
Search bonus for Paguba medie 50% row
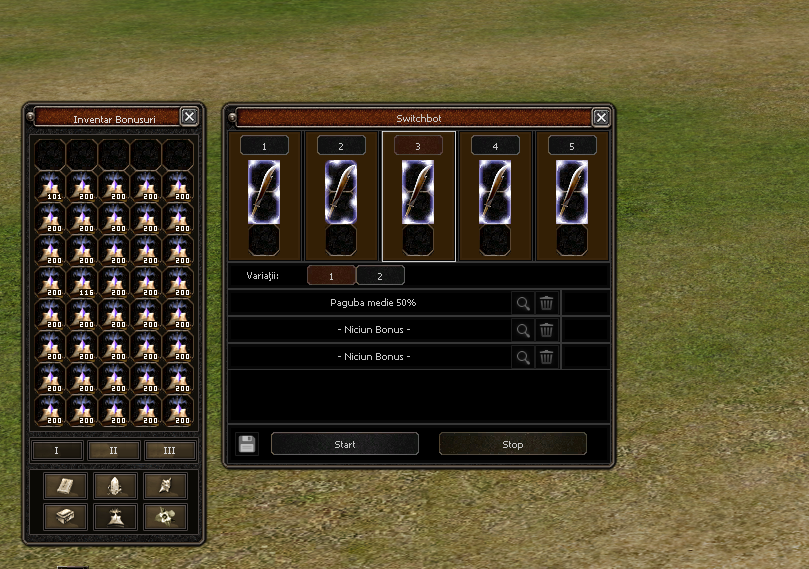[522, 302]
